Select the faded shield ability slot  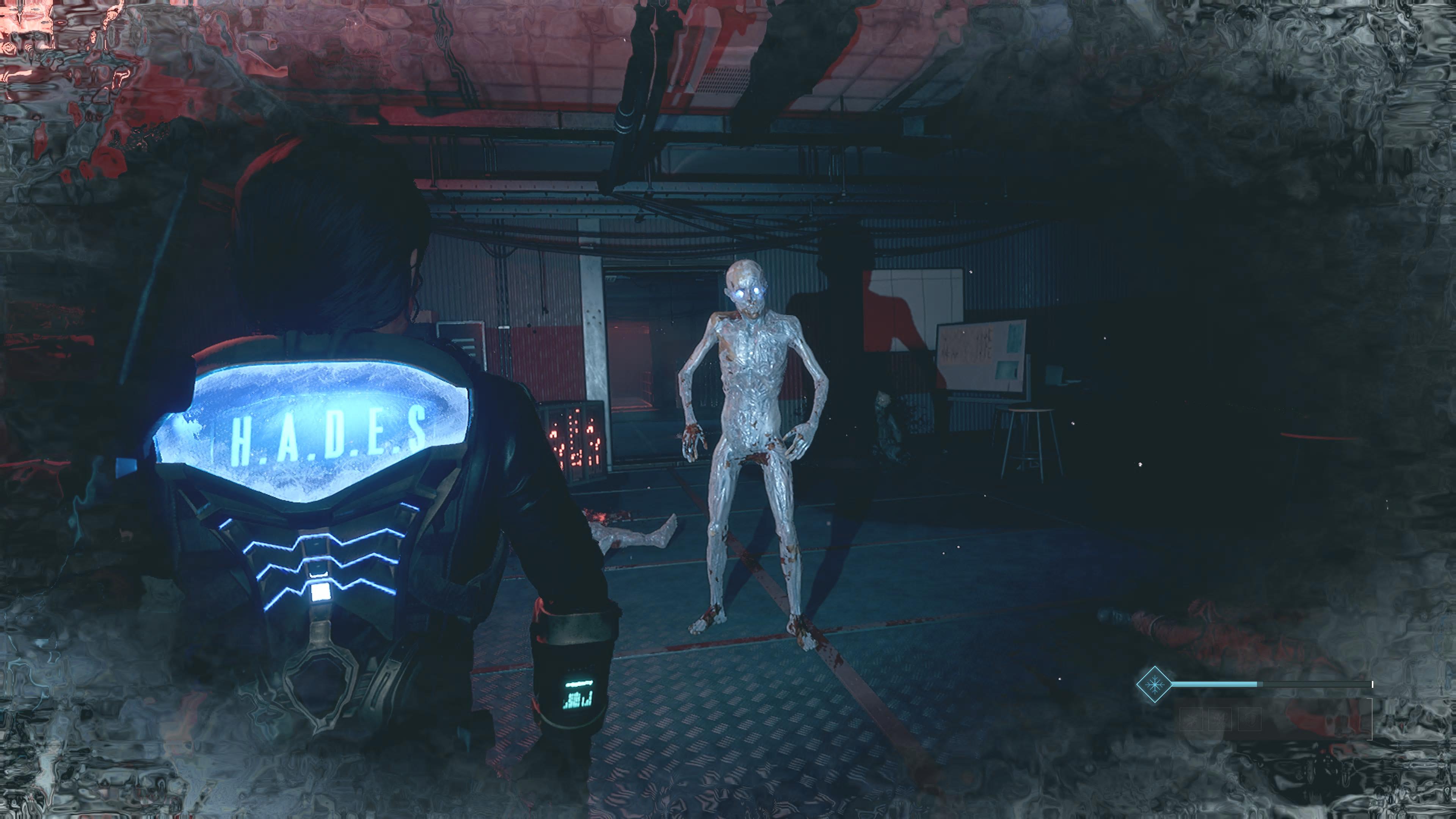pos(1250,720)
